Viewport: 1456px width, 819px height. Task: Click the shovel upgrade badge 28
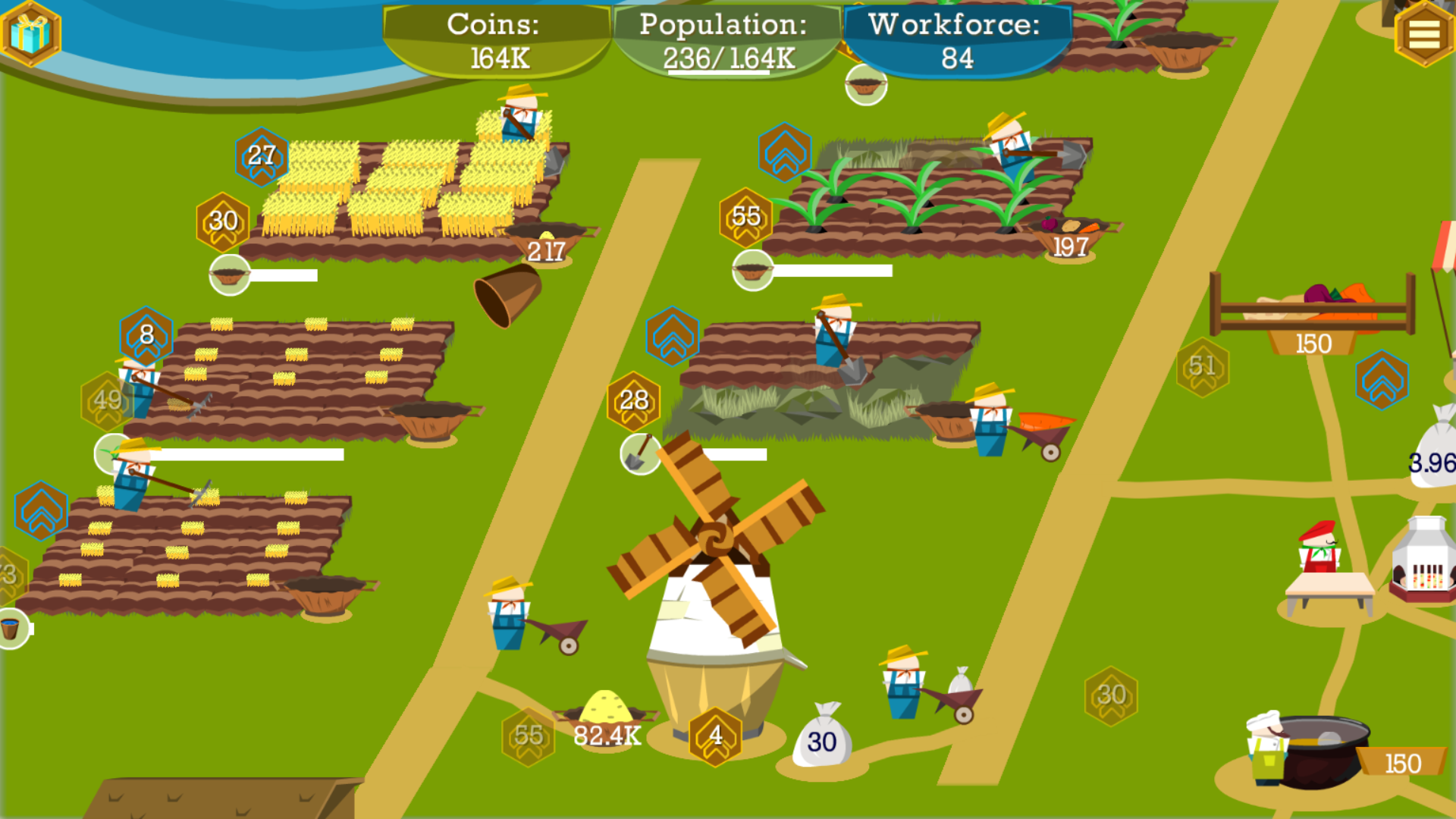tap(633, 400)
